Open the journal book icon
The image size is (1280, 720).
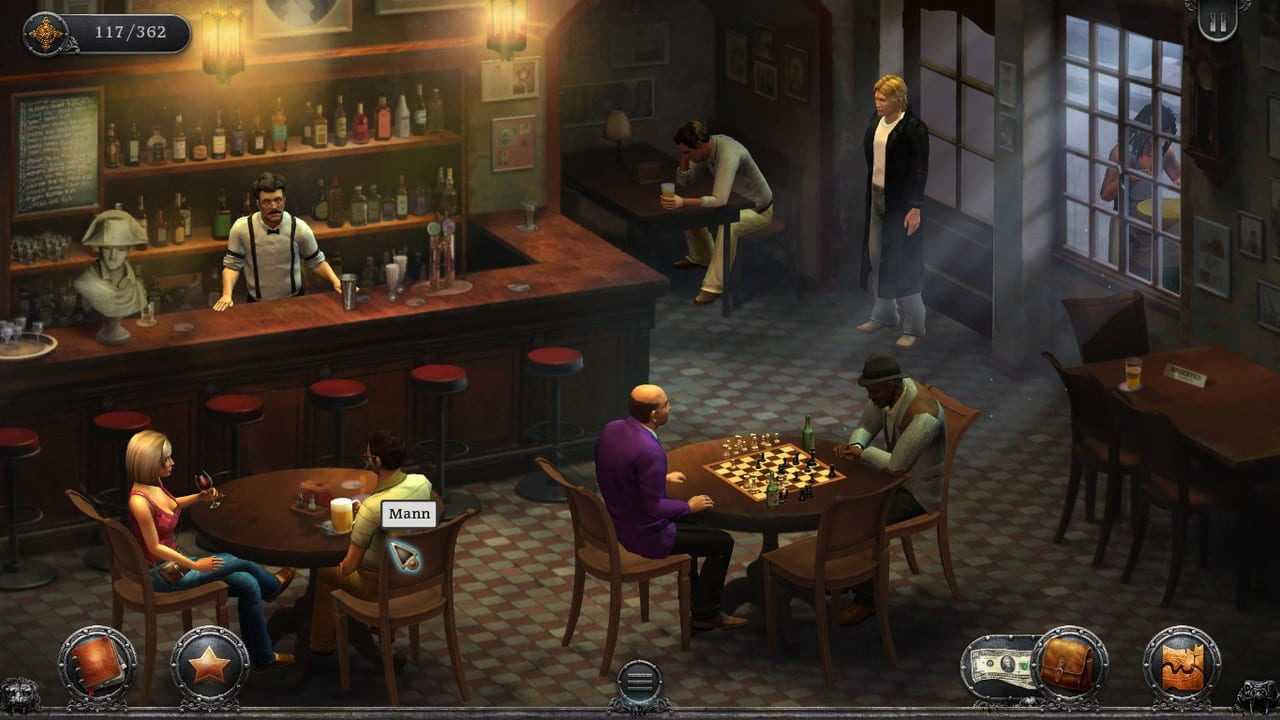pyautogui.click(x=97, y=664)
